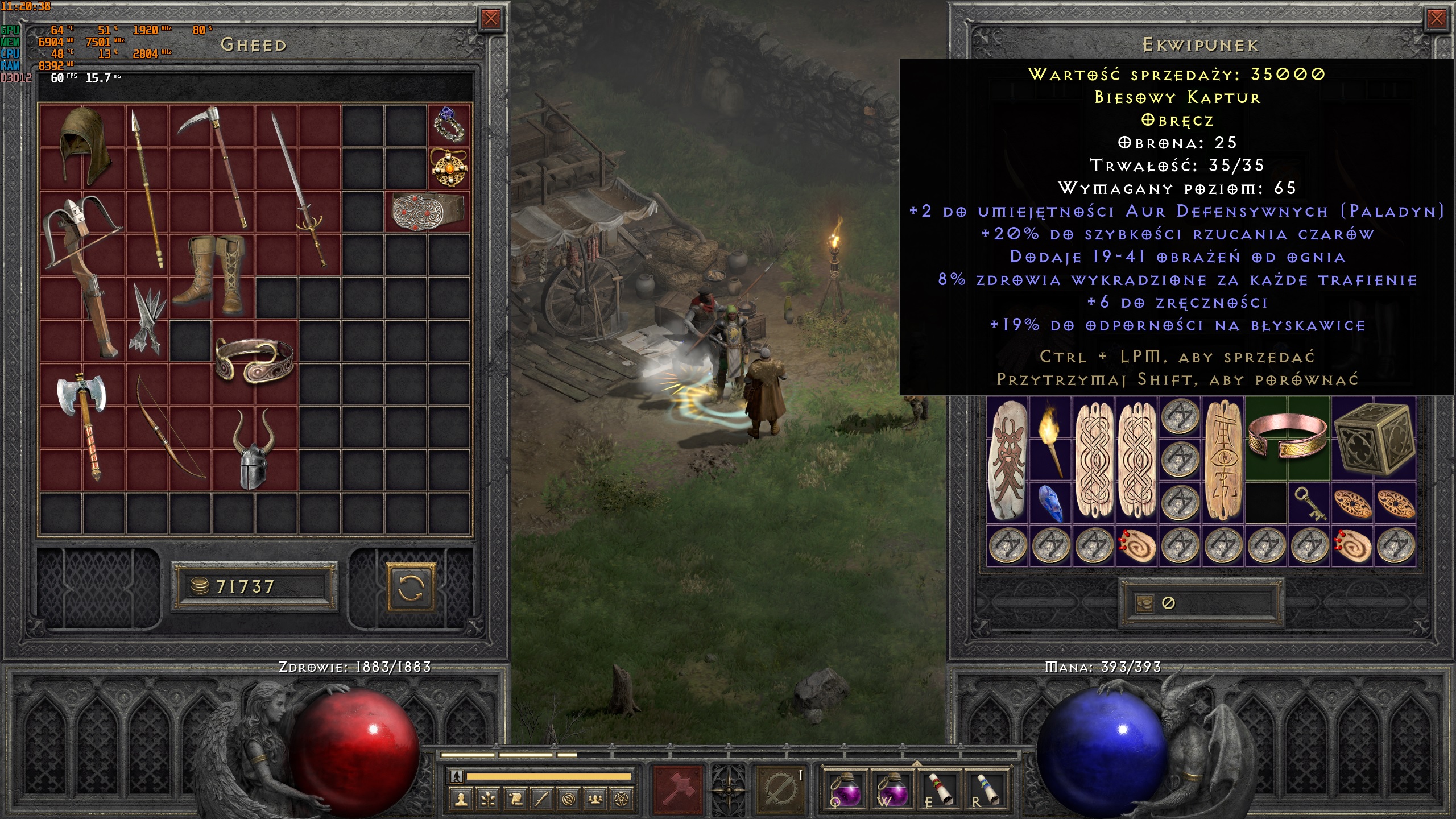Click the scroll in belt slot R
Viewport: 1456px width, 819px height.
[987, 789]
